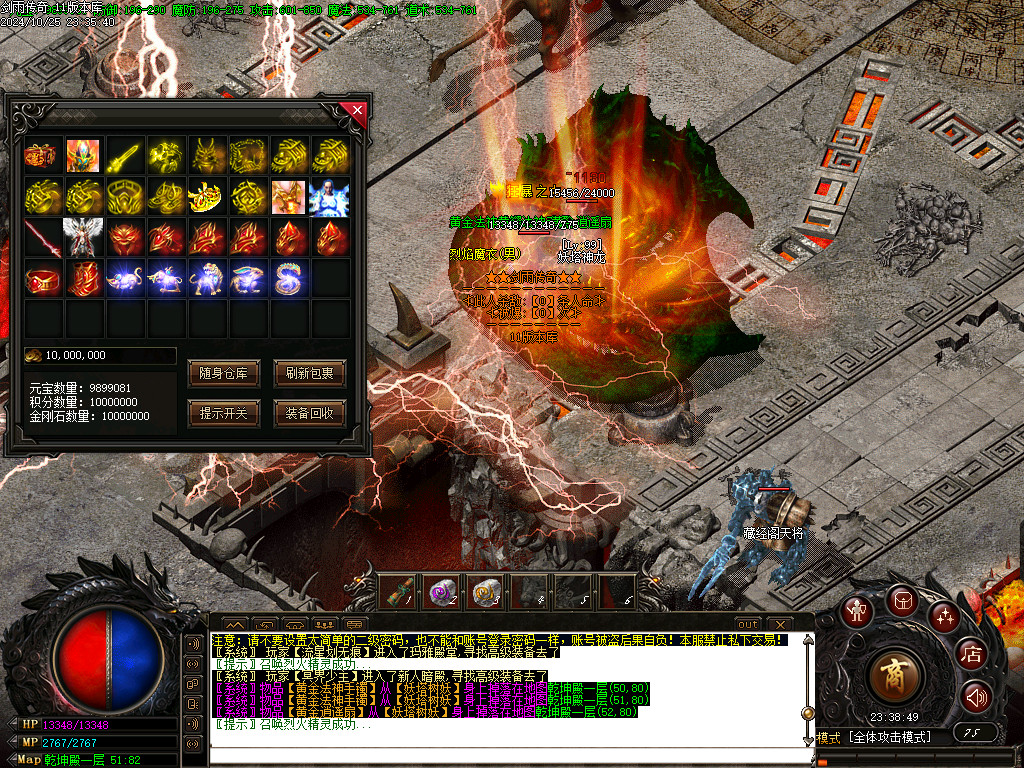1024x768 pixels.
Task: Open the 店 shop button
Action: [x=971, y=655]
